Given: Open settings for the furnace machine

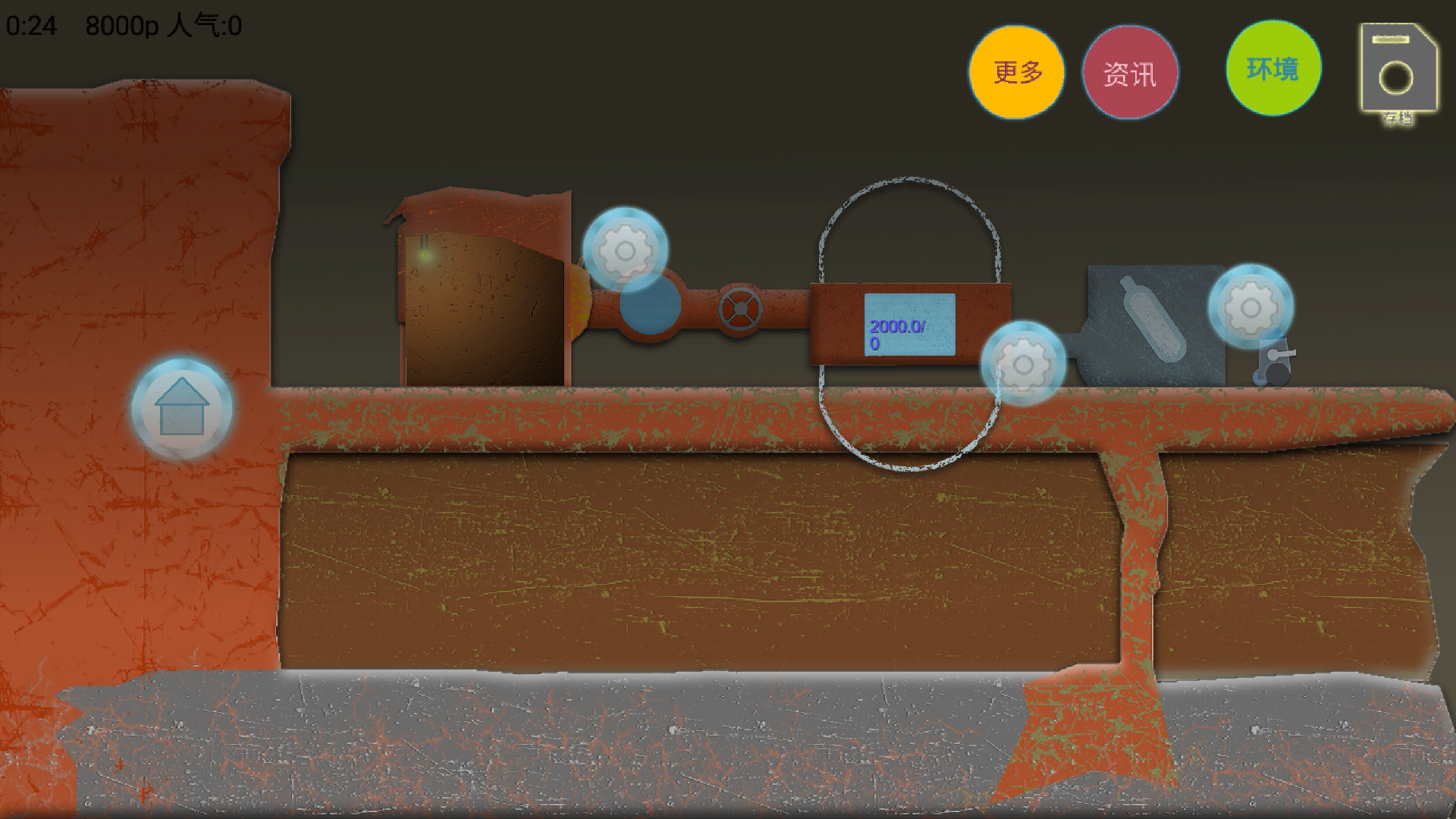Looking at the screenshot, I should pyautogui.click(x=626, y=250).
